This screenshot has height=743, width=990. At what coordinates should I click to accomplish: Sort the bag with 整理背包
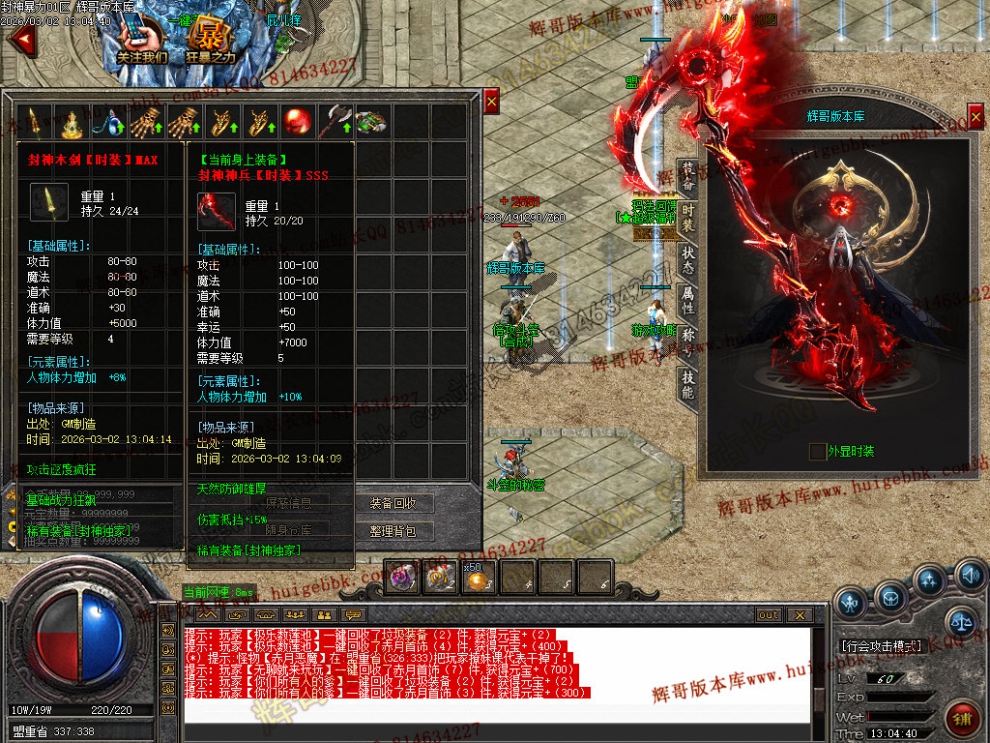400,531
